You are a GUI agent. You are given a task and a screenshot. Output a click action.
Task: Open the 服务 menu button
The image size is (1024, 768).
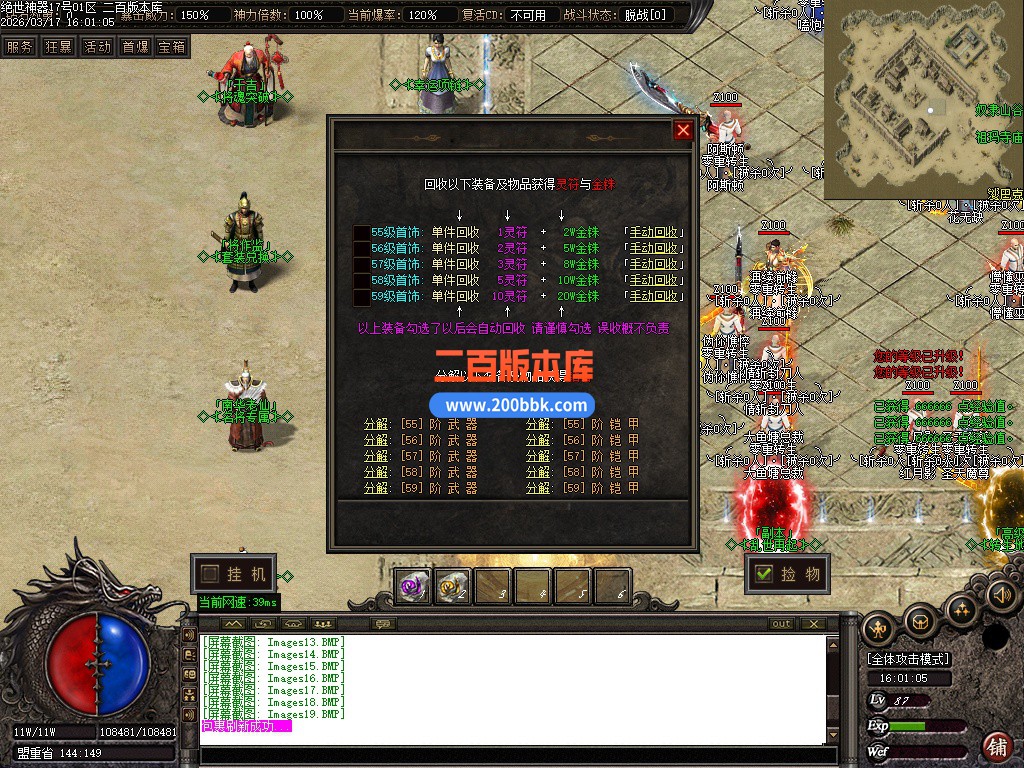19,47
